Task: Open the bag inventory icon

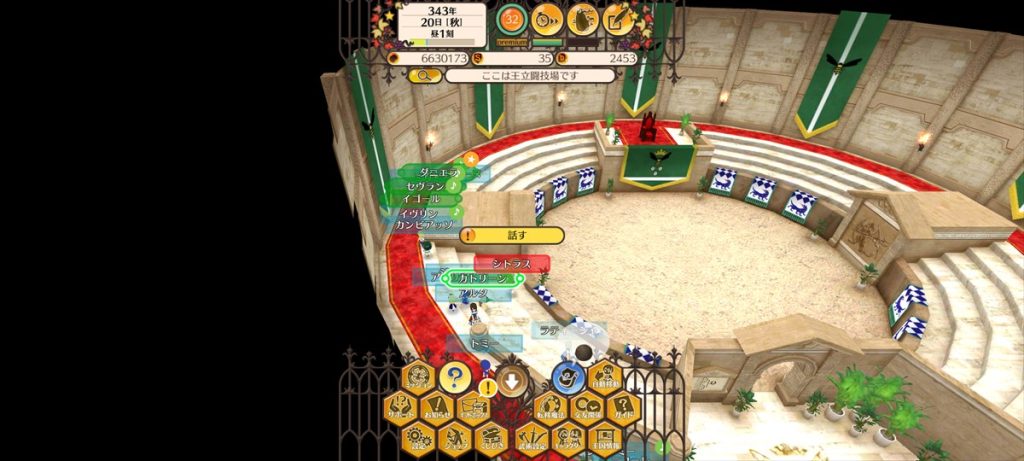Action: pyautogui.click(x=583, y=19)
